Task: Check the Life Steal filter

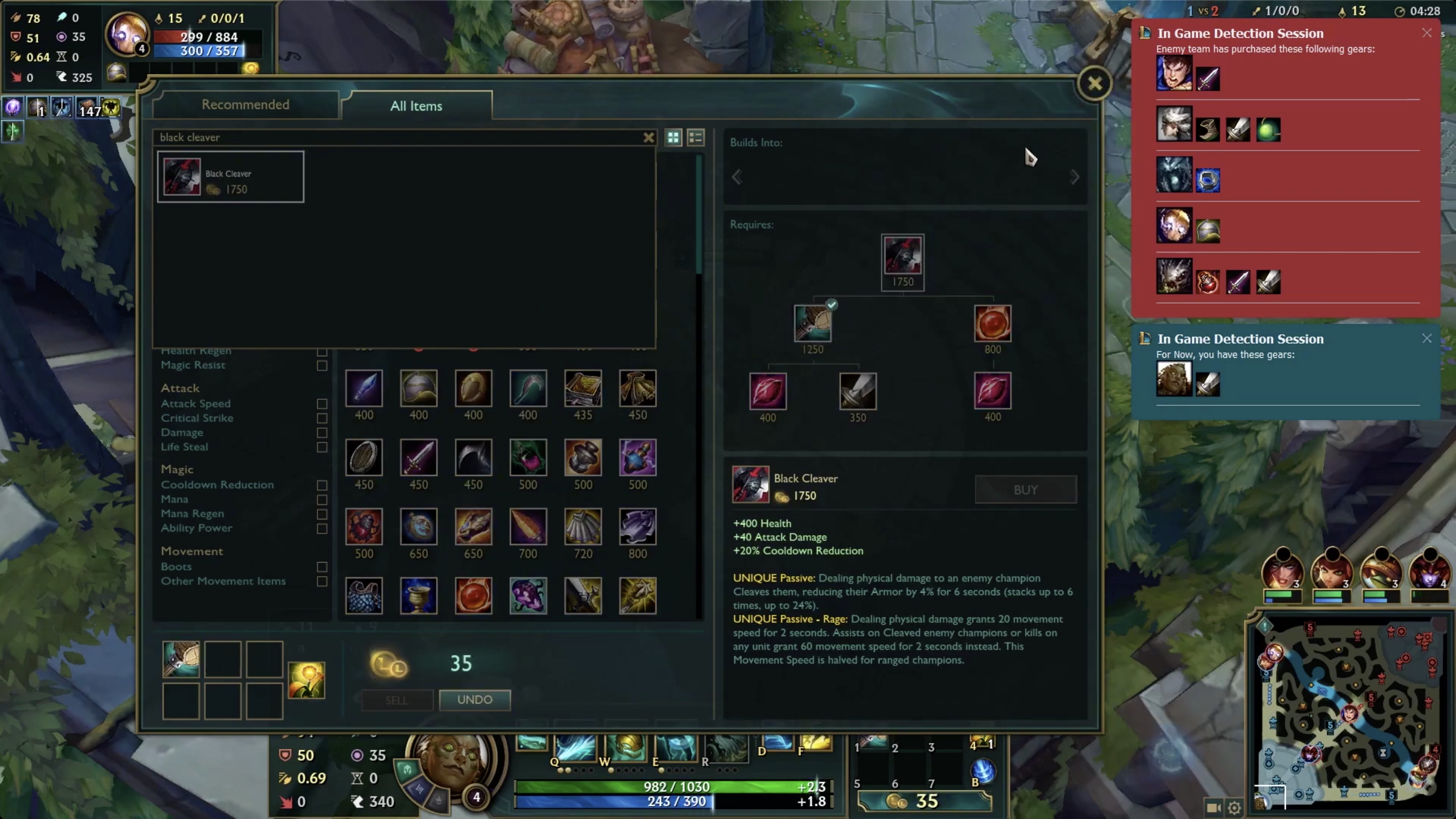Action: point(322,447)
